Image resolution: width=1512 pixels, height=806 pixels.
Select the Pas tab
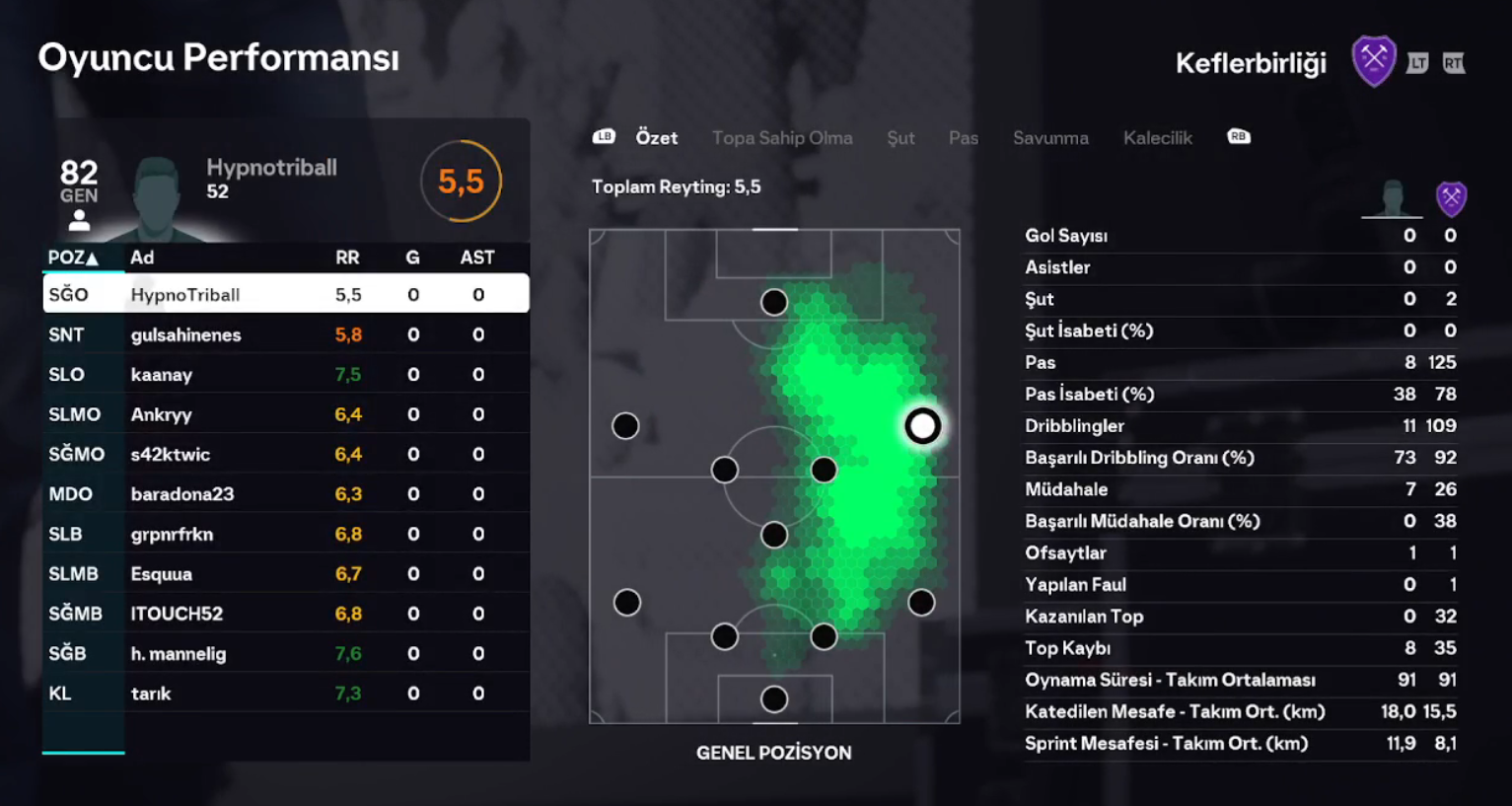964,138
